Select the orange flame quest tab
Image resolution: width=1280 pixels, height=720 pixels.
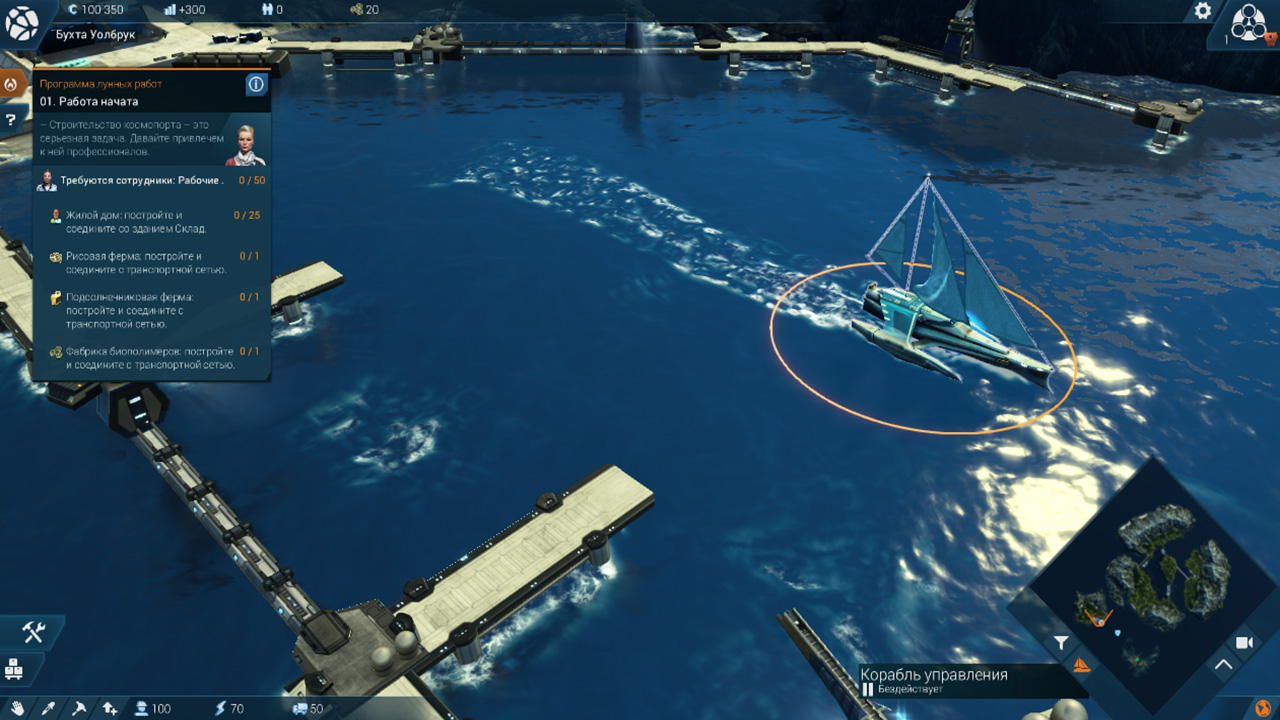coord(11,85)
